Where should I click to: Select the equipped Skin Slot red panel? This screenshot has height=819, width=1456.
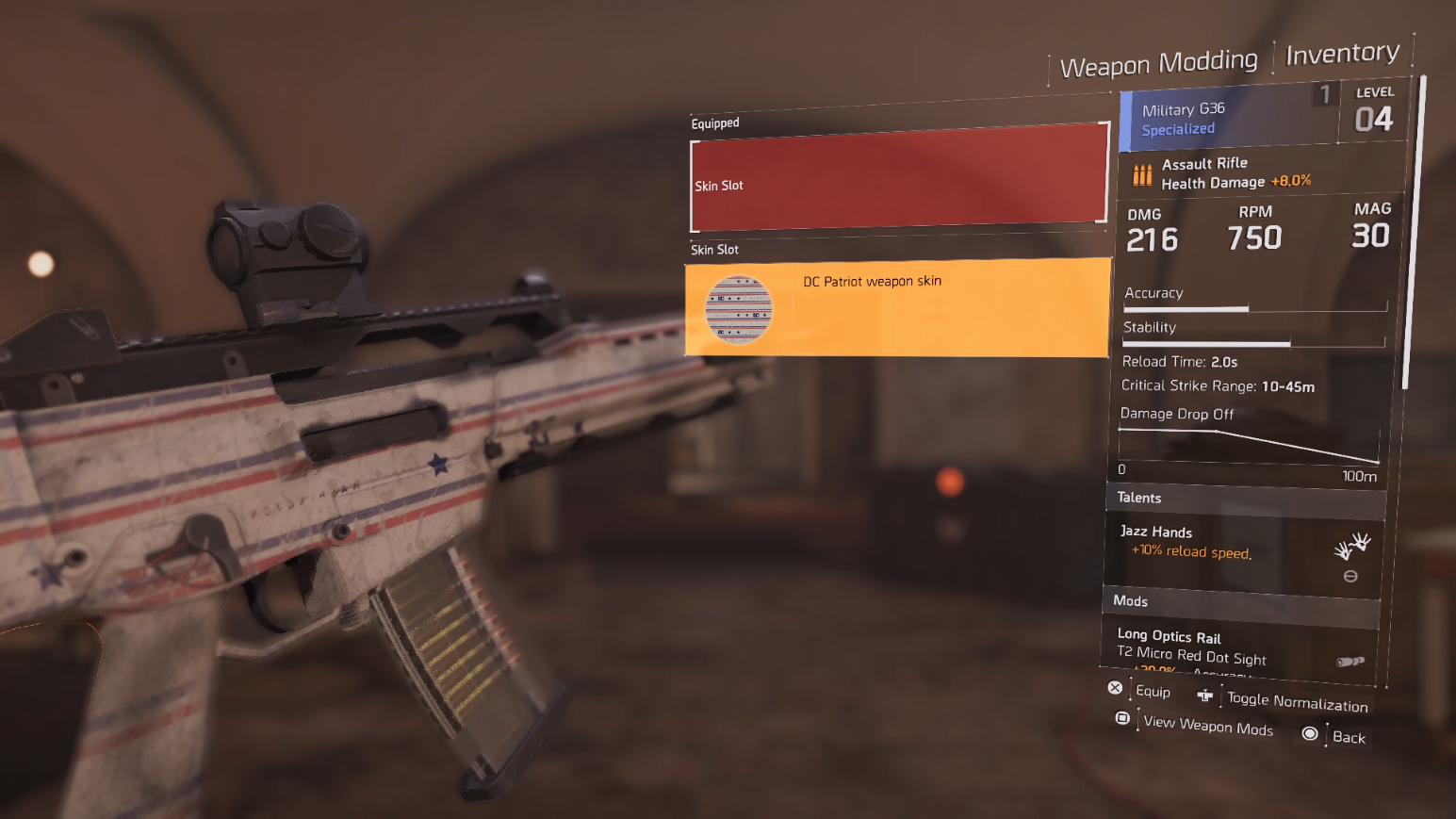tap(897, 179)
